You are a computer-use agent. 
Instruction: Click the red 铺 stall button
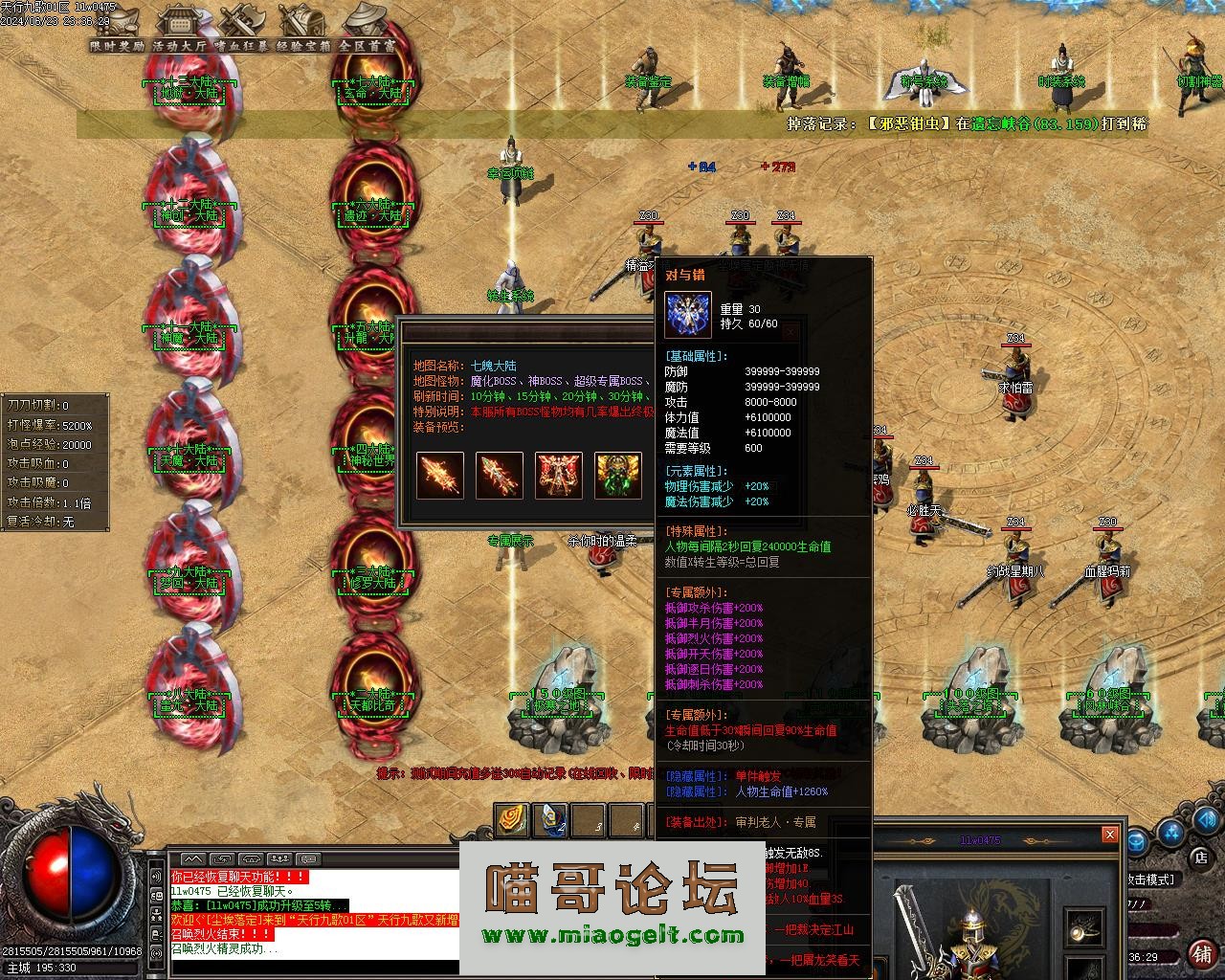(x=1203, y=953)
